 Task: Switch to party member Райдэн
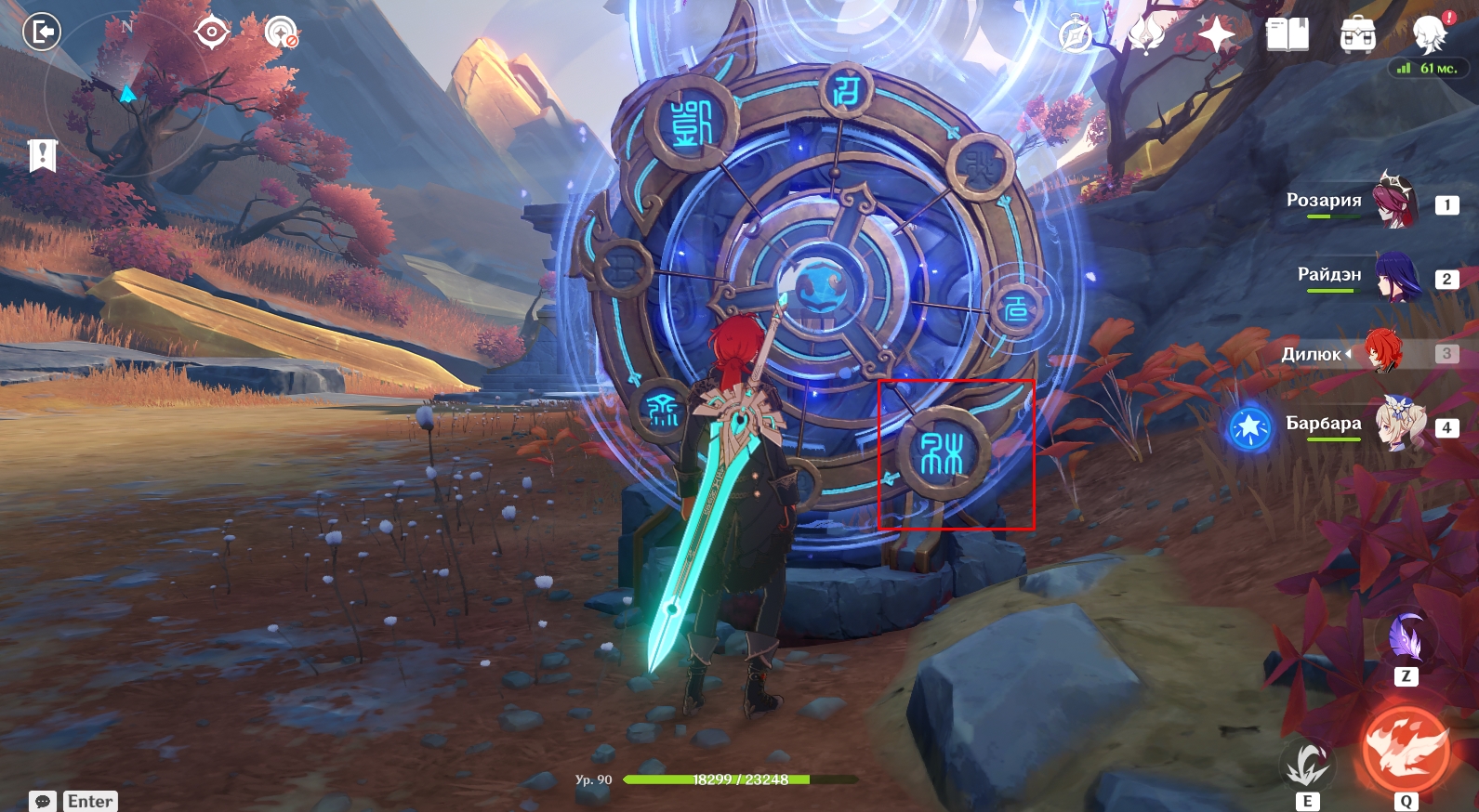pyautogui.click(x=1394, y=276)
